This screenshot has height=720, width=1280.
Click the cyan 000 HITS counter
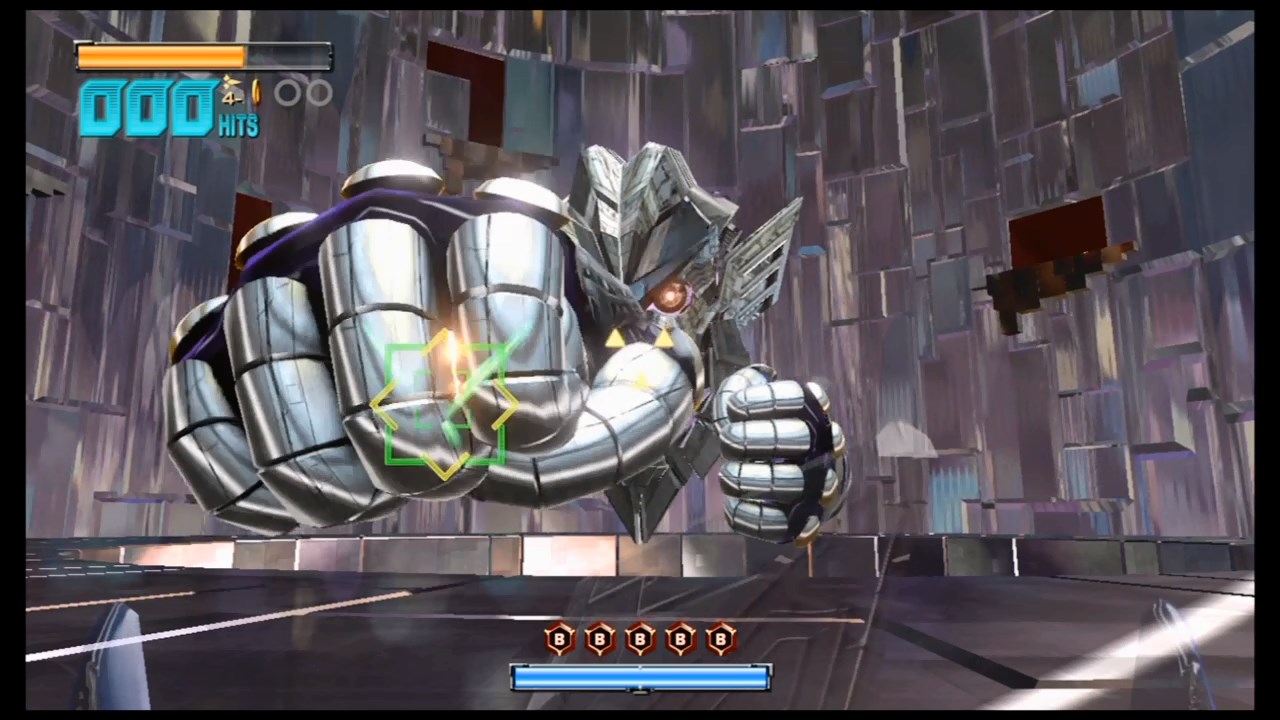coord(150,105)
